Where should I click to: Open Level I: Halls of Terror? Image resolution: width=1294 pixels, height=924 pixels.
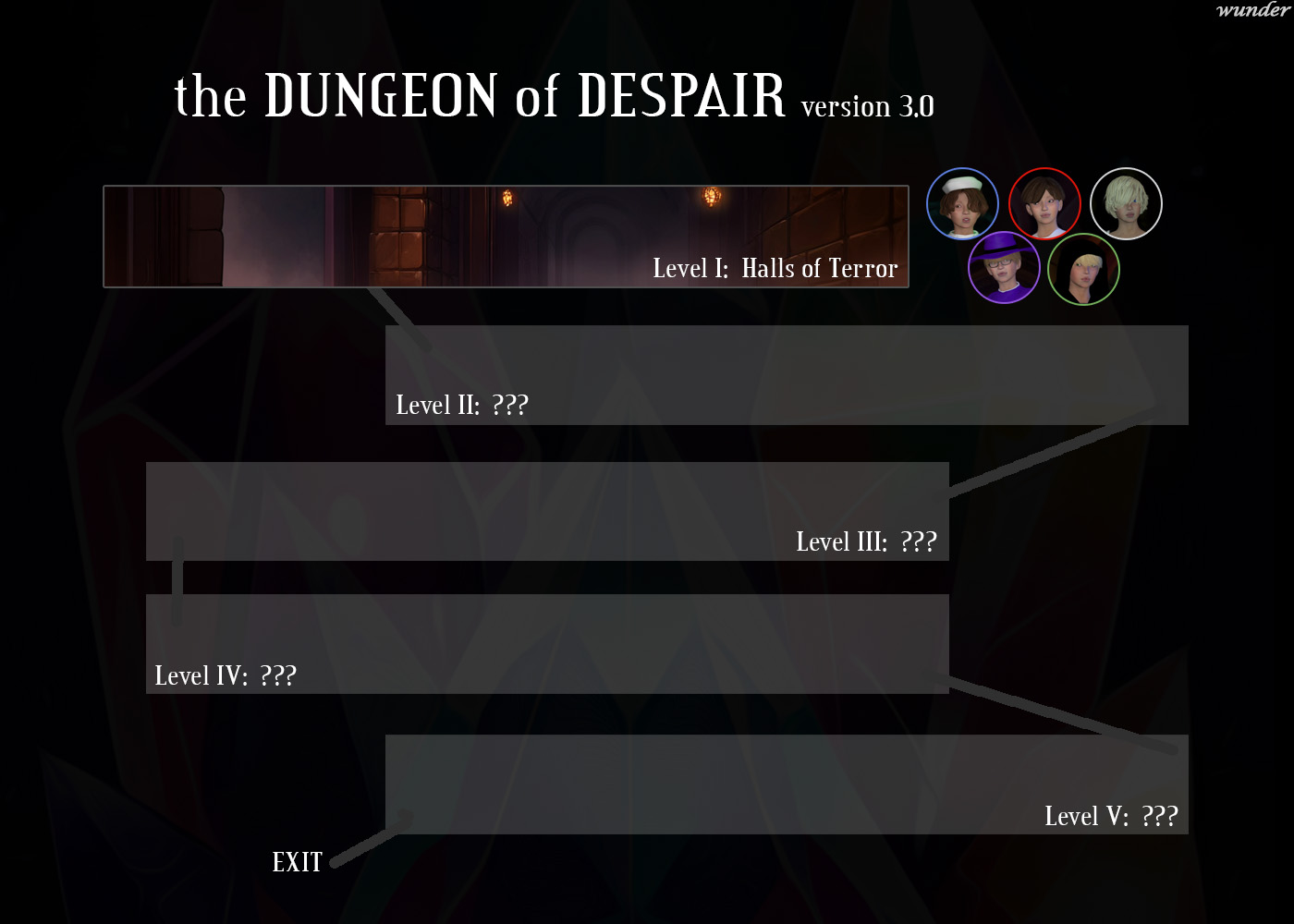pos(775,269)
